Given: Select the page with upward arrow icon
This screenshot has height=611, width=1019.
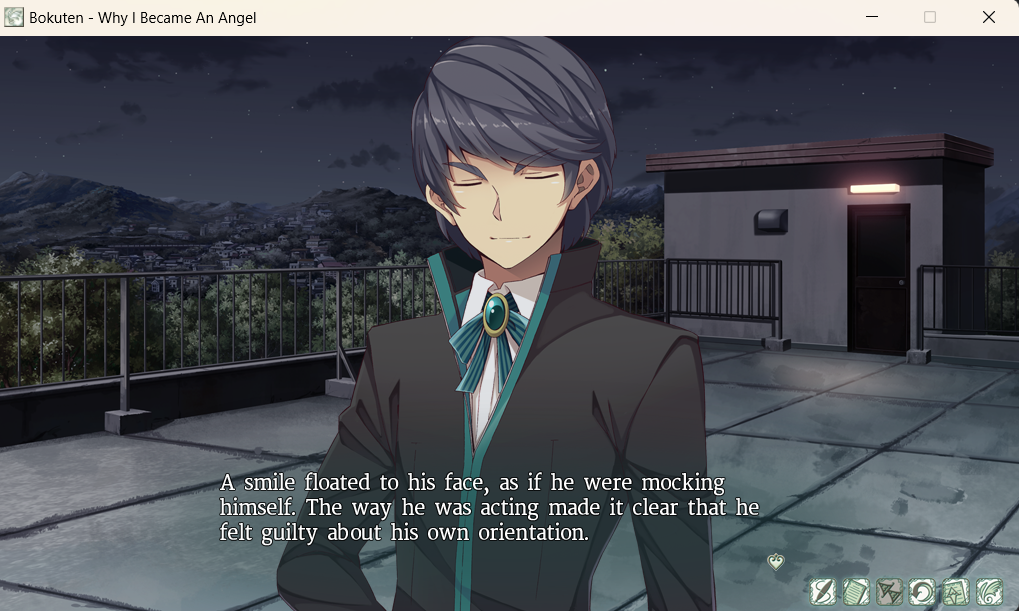Looking at the screenshot, I should [x=955, y=591].
